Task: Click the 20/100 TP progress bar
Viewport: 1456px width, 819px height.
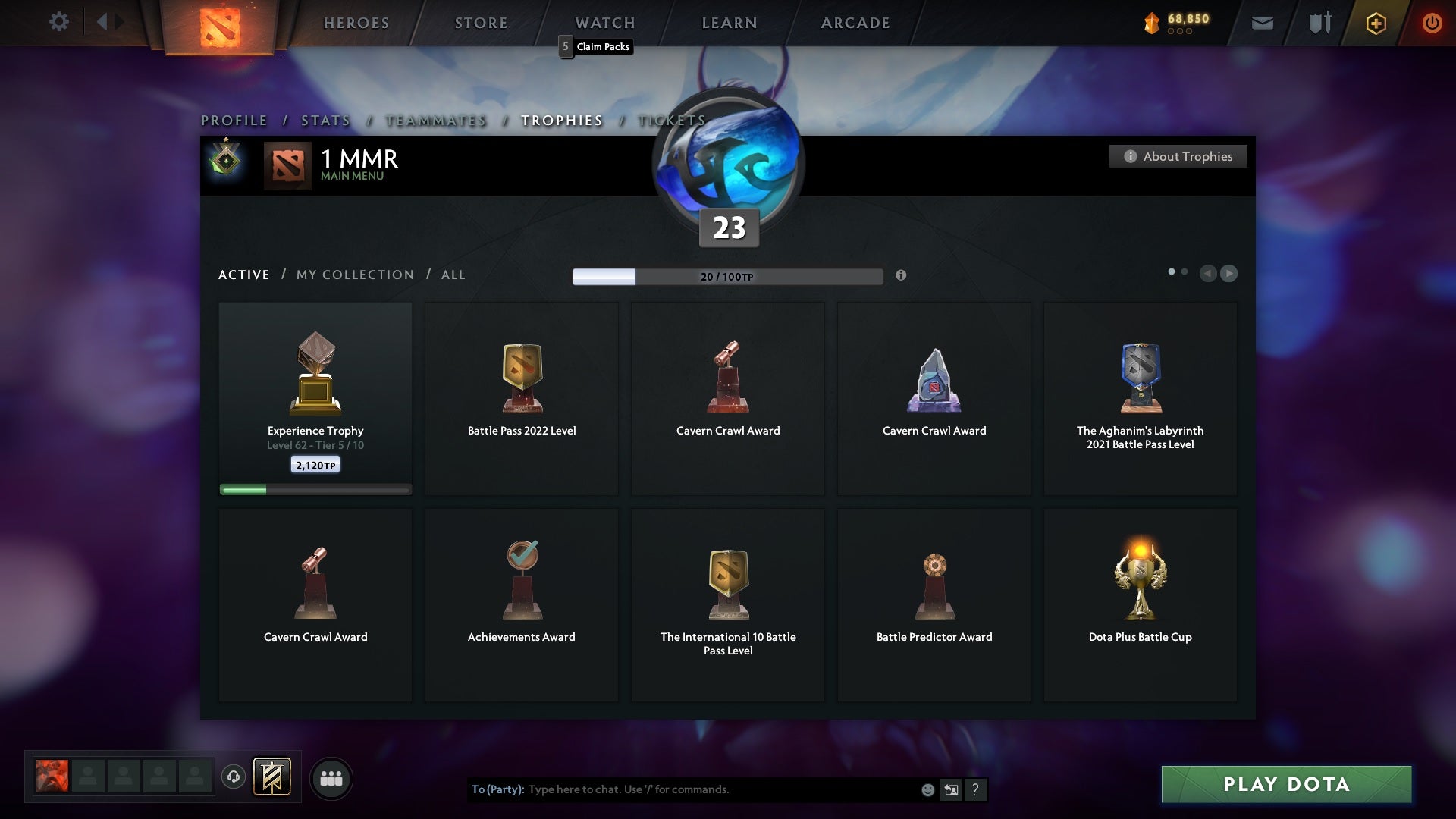Action: (x=726, y=276)
